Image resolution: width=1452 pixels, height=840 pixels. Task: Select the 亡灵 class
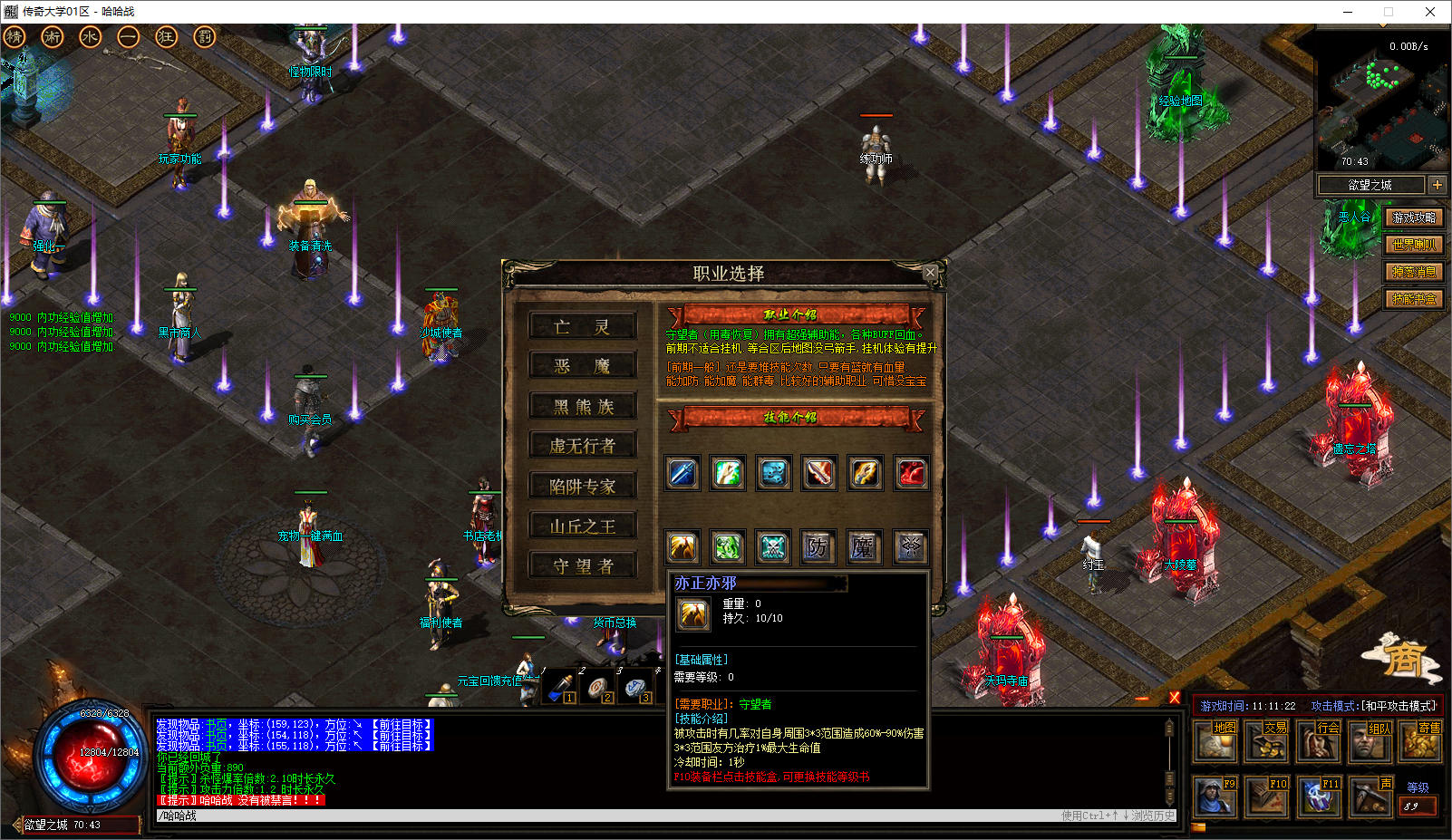(582, 327)
